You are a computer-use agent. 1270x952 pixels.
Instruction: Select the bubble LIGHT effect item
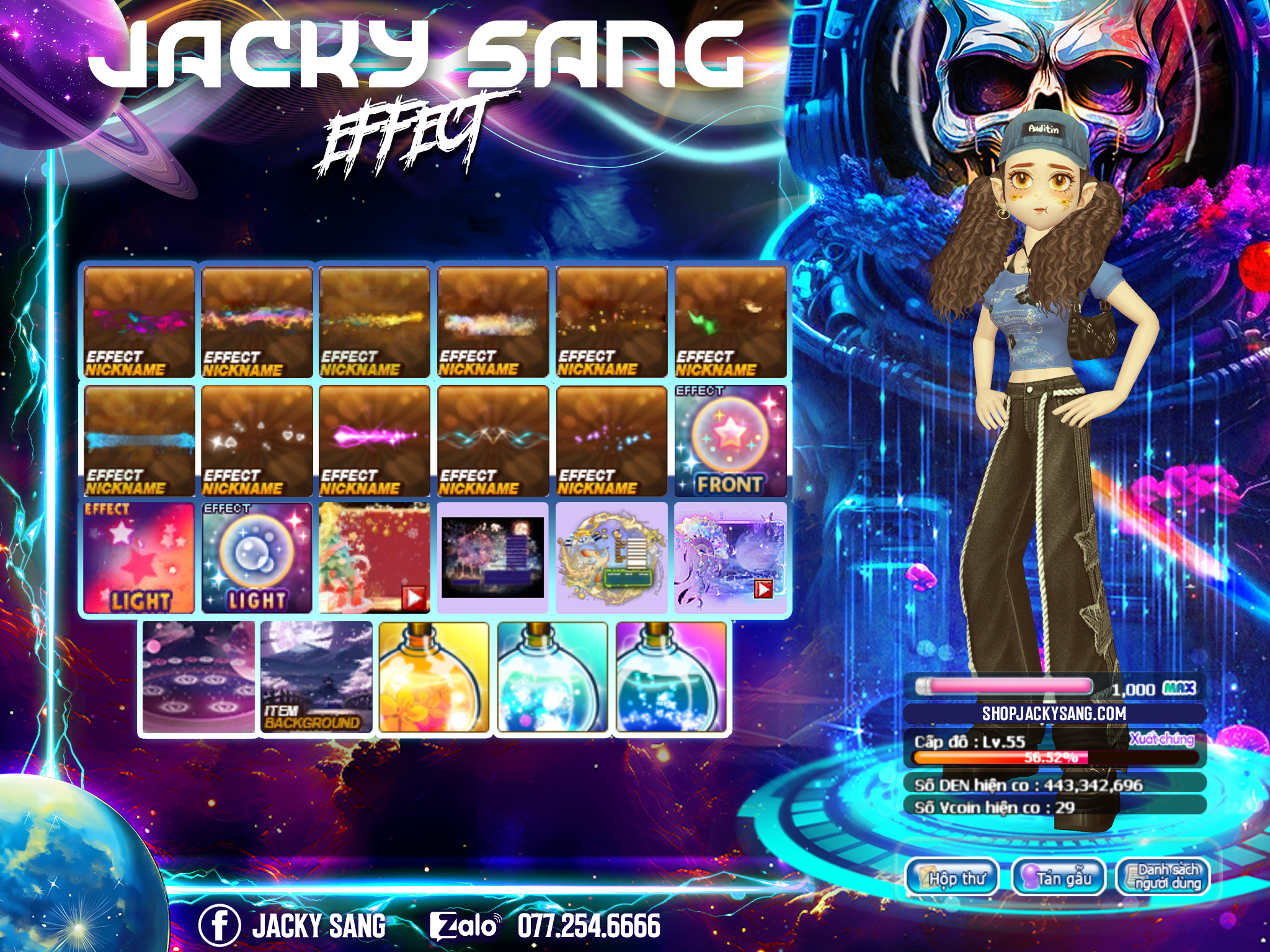click(x=257, y=558)
